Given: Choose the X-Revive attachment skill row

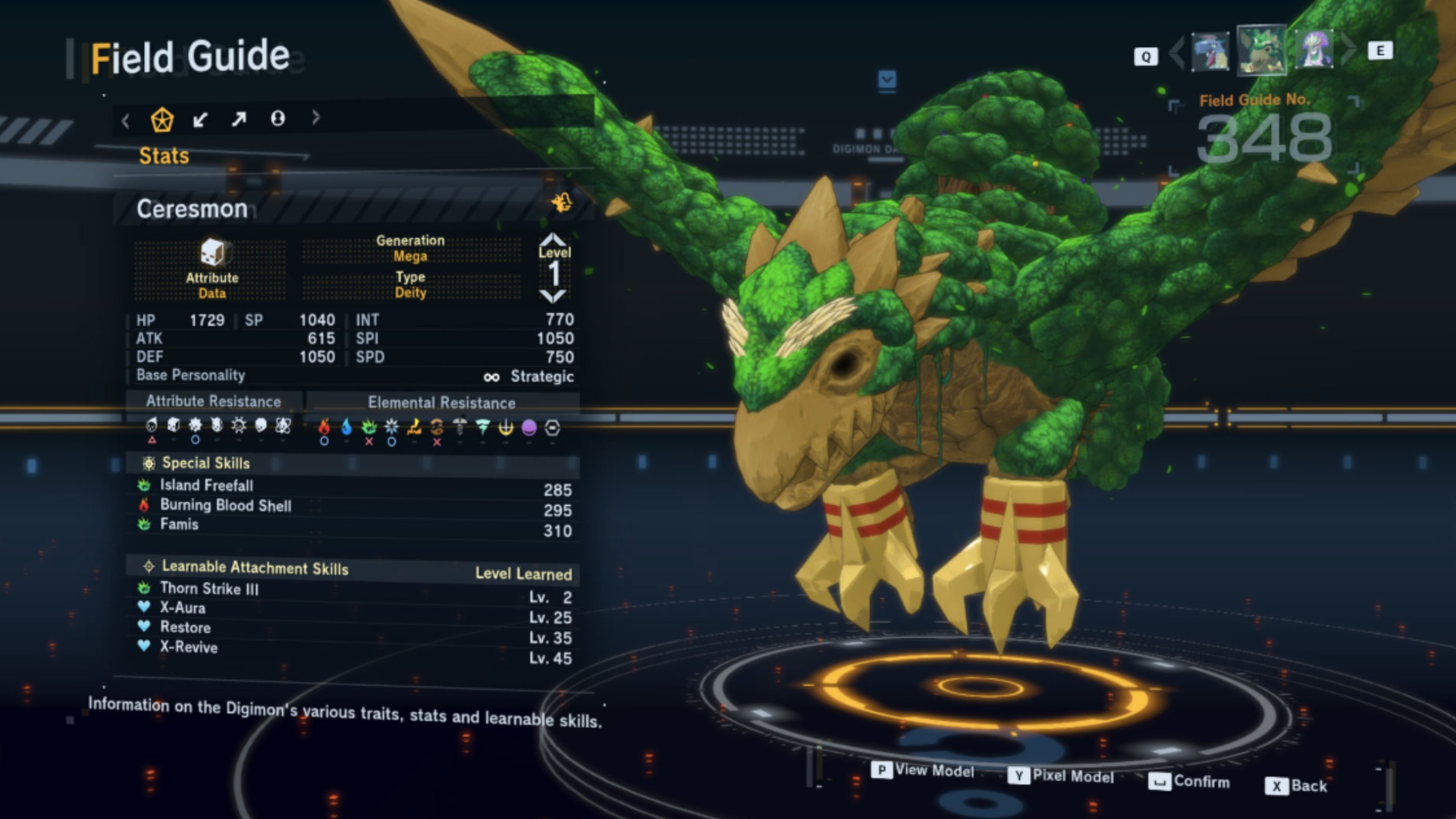Looking at the screenshot, I should point(188,648).
